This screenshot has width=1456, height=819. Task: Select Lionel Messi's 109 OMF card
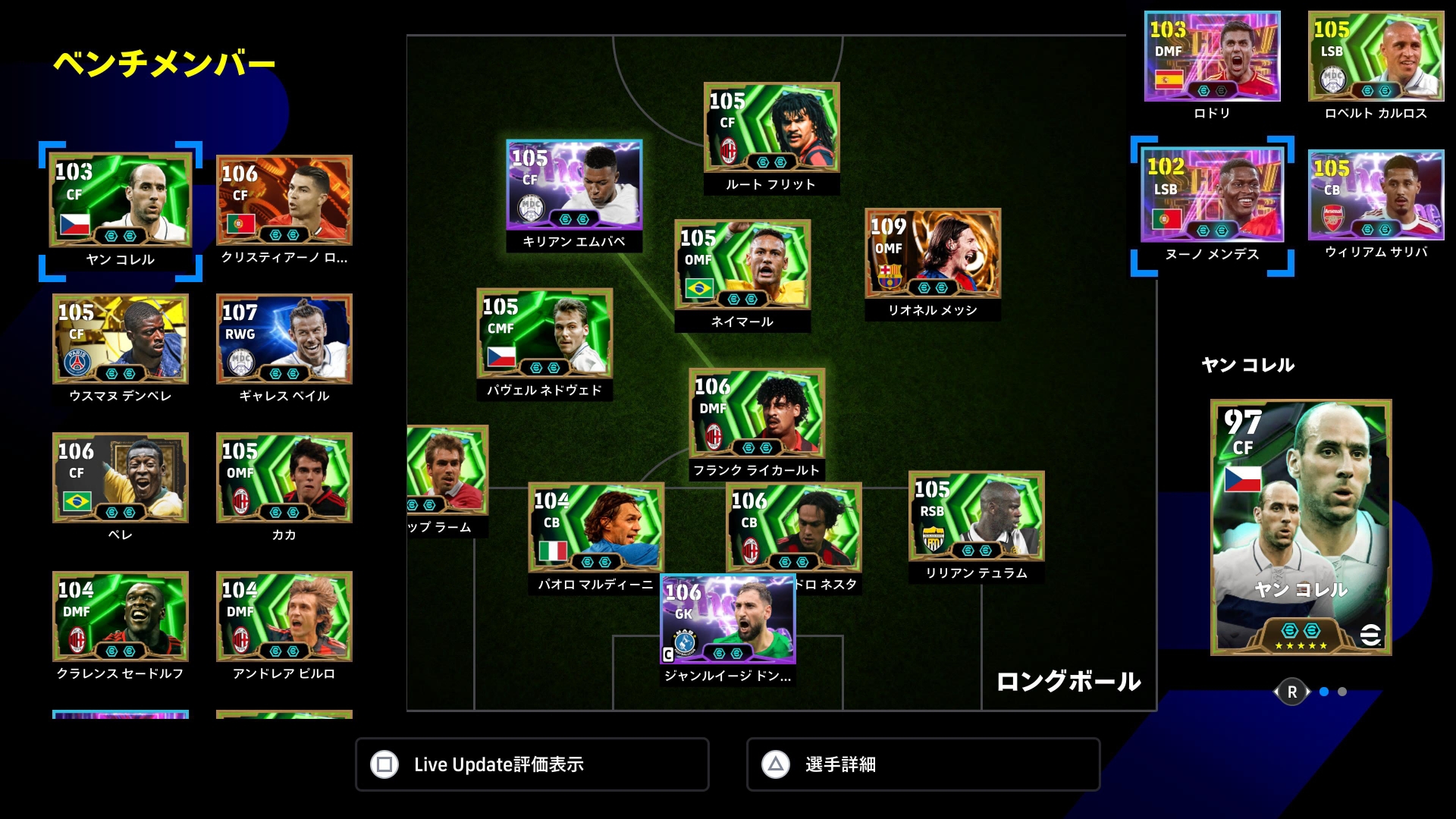tap(933, 253)
